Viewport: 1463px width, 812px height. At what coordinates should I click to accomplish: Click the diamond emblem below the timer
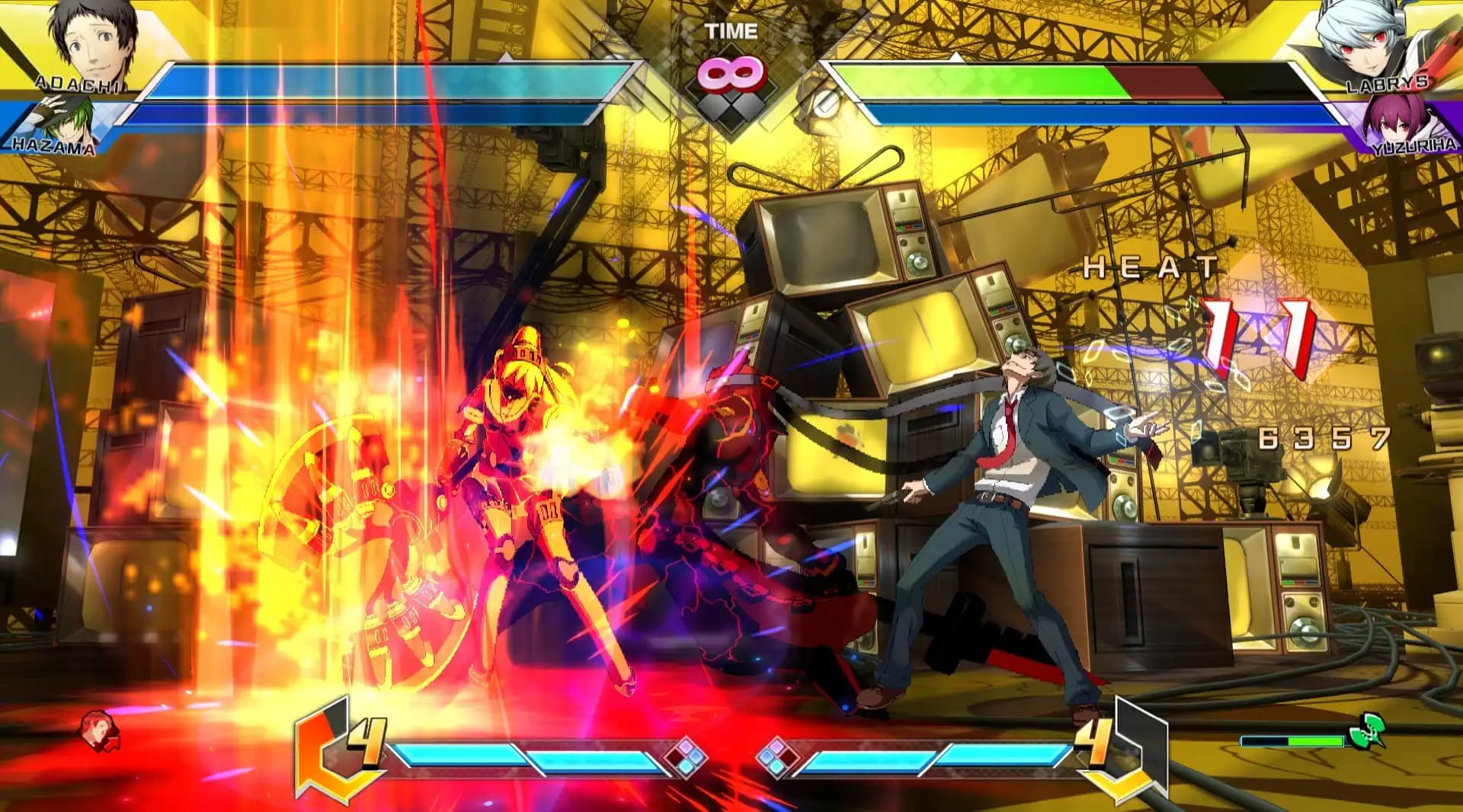[731, 107]
